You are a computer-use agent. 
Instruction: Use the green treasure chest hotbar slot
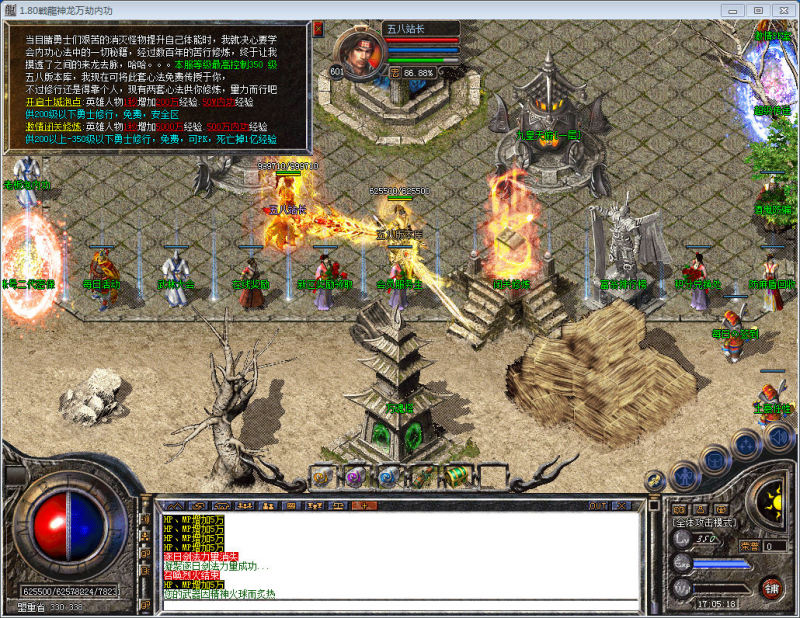tap(455, 477)
